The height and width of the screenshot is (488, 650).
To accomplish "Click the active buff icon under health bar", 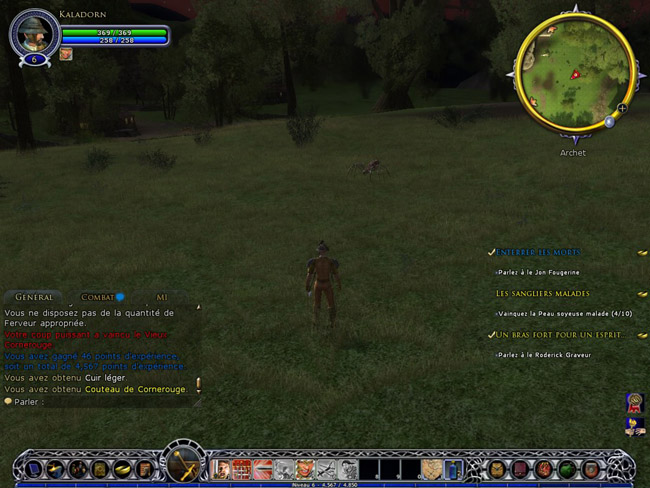I will pyautogui.click(x=66, y=54).
